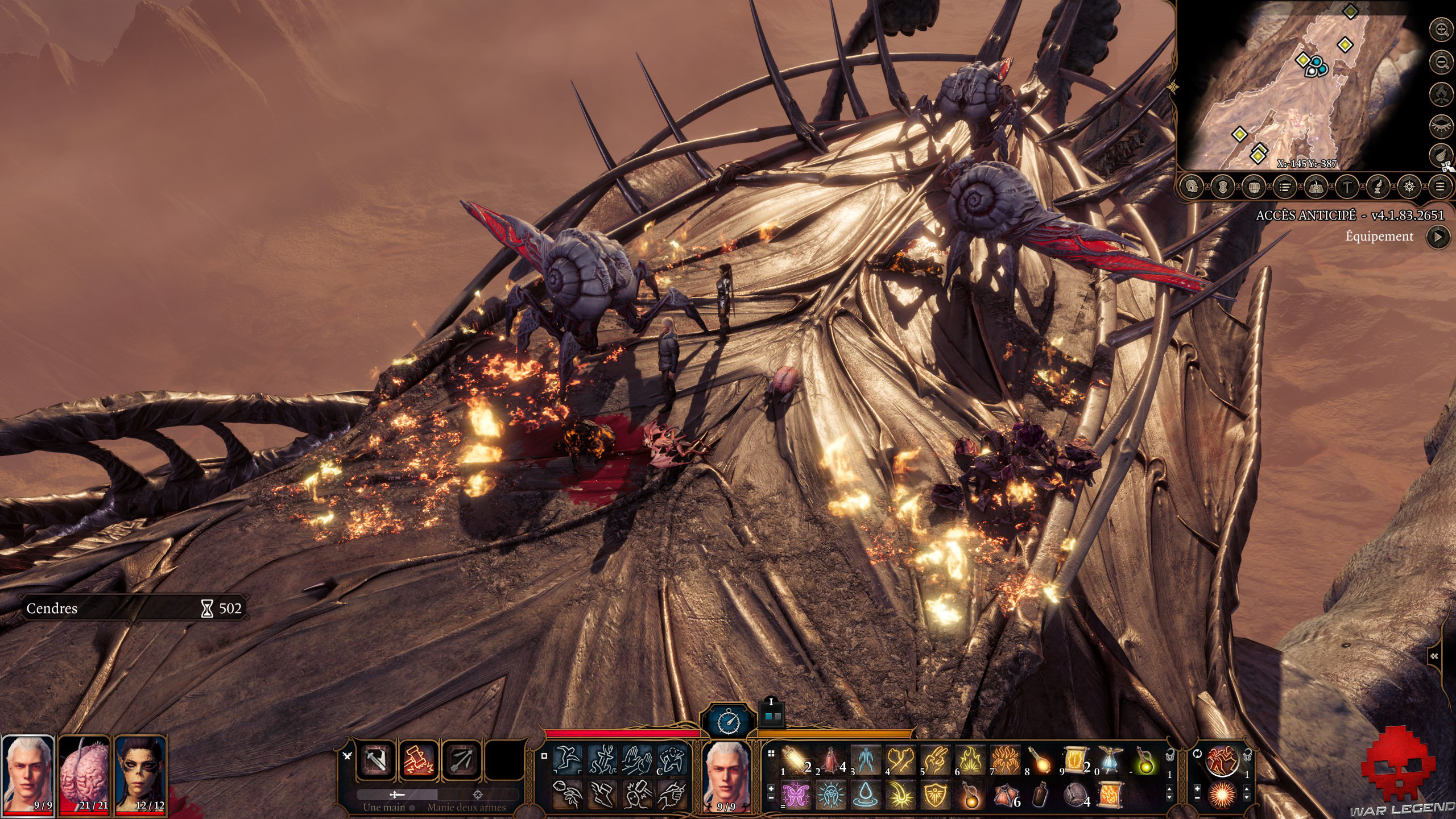Toggle the closed-eye stealth button
This screenshot has width=1456, height=819.
click(x=1441, y=125)
